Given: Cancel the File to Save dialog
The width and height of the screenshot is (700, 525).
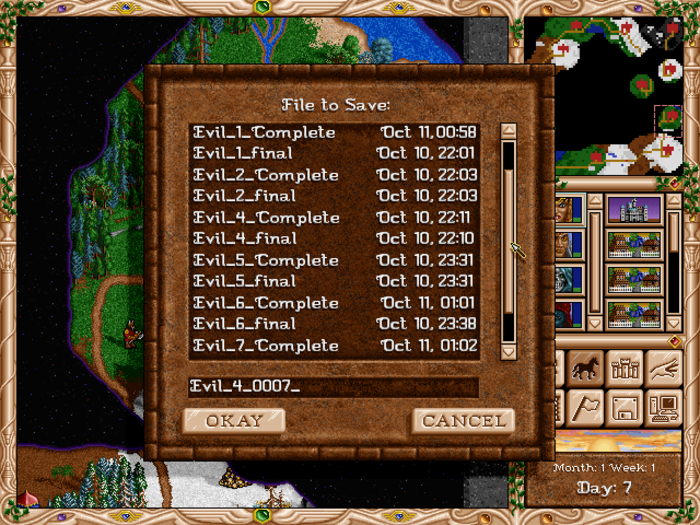Looking at the screenshot, I should (463, 420).
